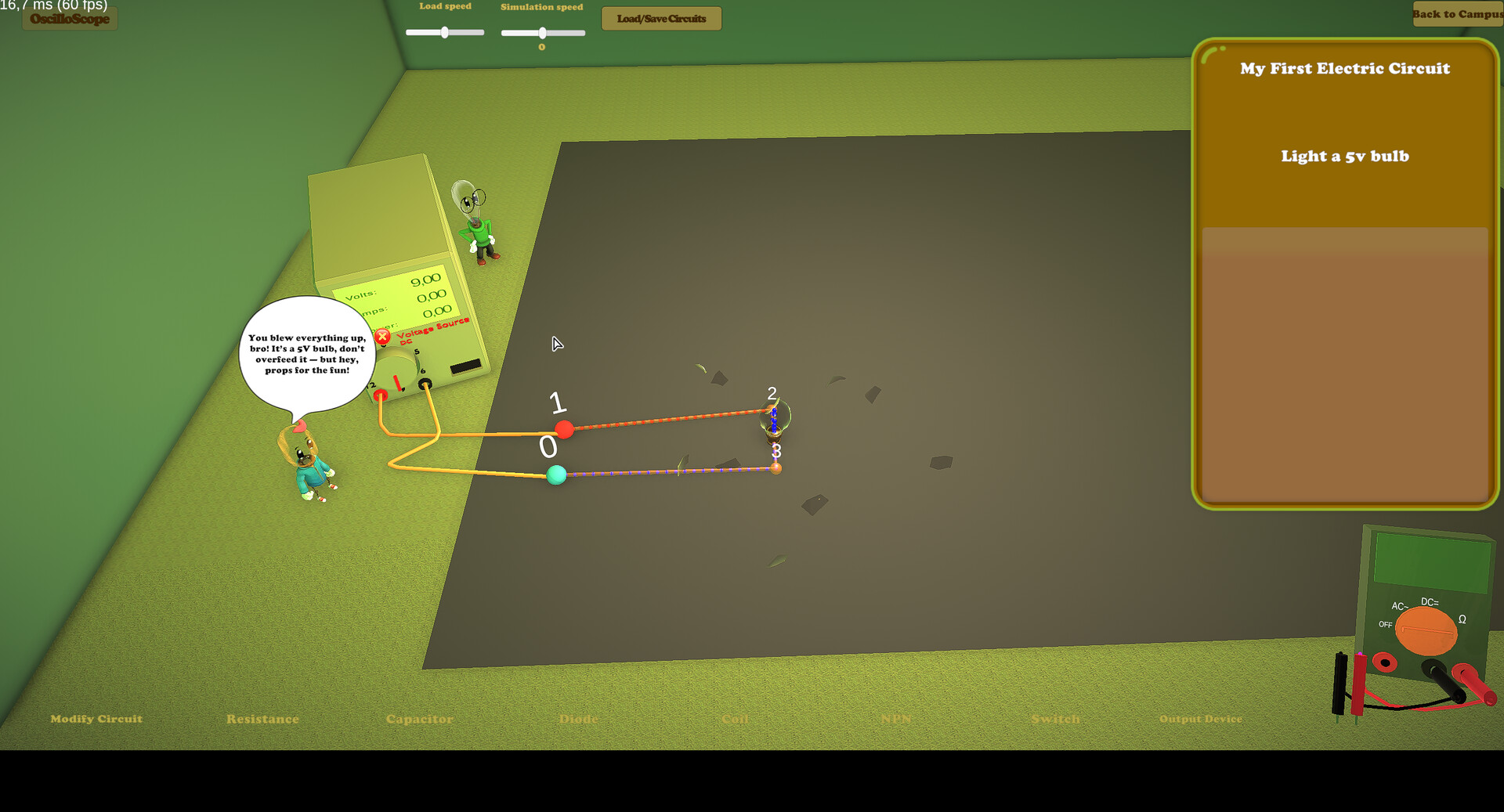Select the NPN transistor tool
The image size is (1504, 812).
[895, 718]
